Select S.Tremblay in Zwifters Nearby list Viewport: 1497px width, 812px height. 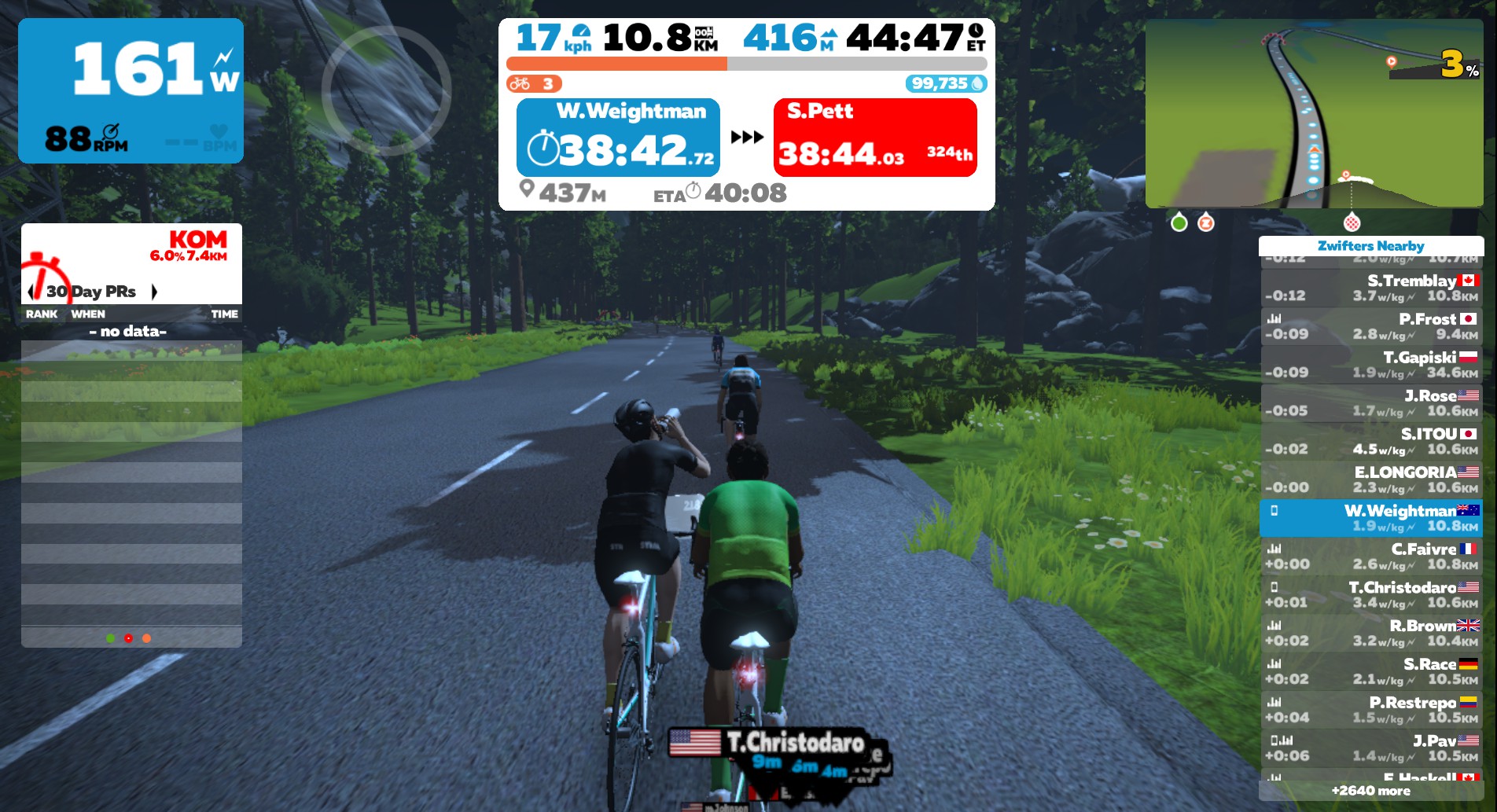tap(1371, 288)
